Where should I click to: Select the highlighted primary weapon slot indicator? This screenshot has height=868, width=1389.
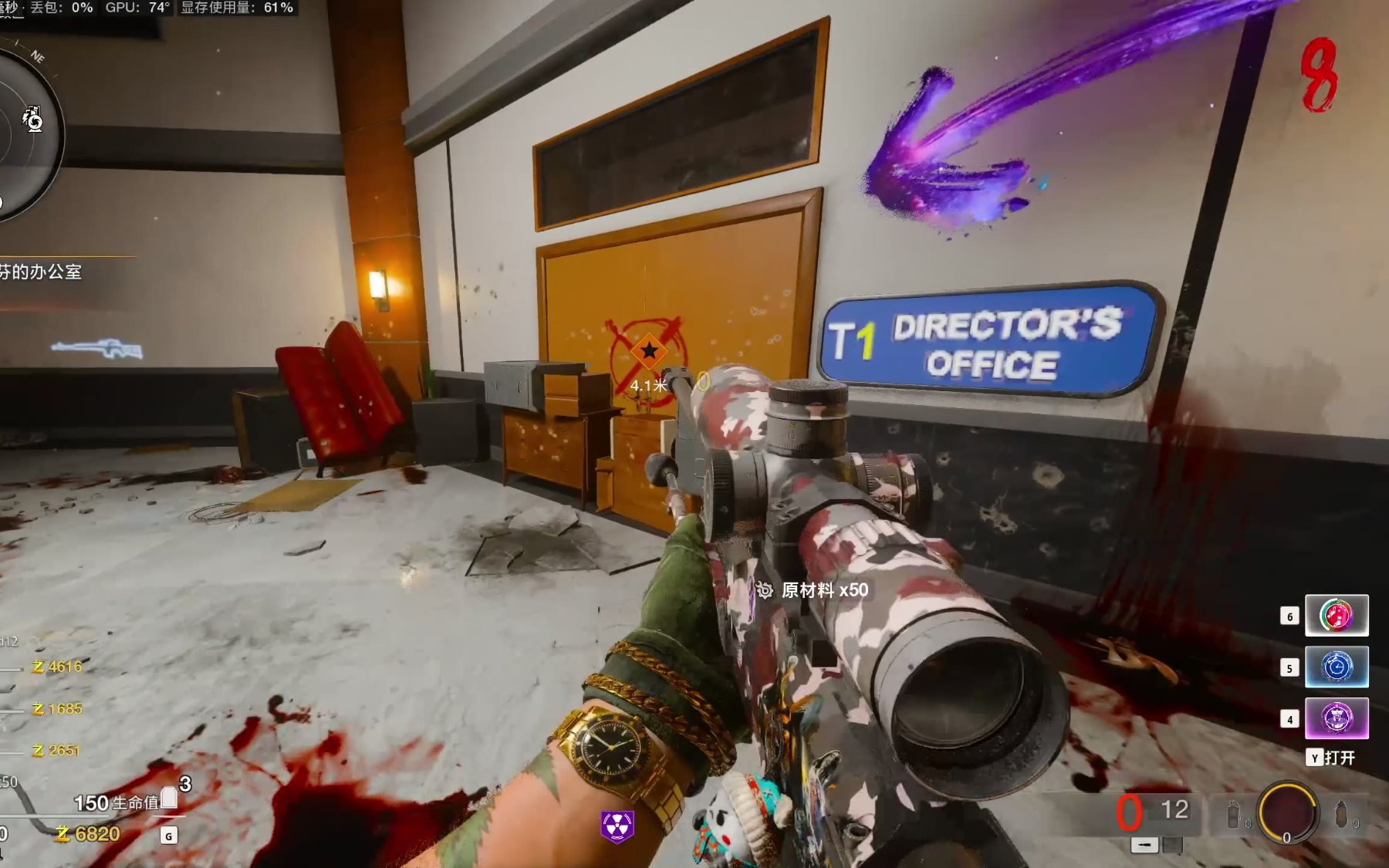pyautogui.click(x=1144, y=846)
